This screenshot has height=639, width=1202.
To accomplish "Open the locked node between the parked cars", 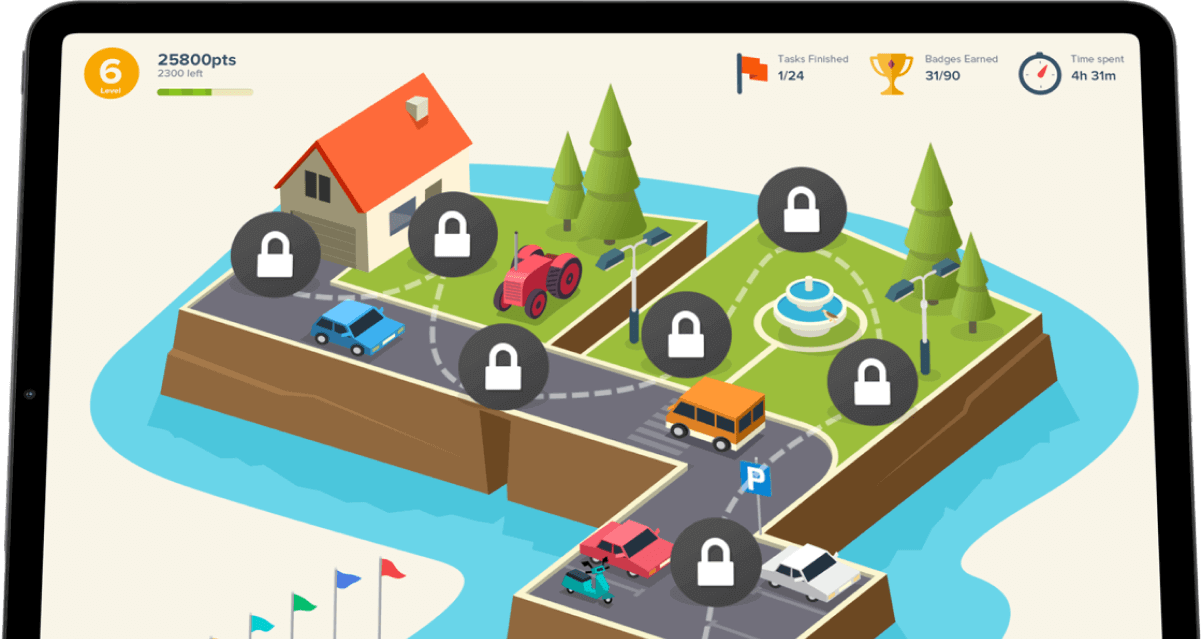I will click(714, 561).
